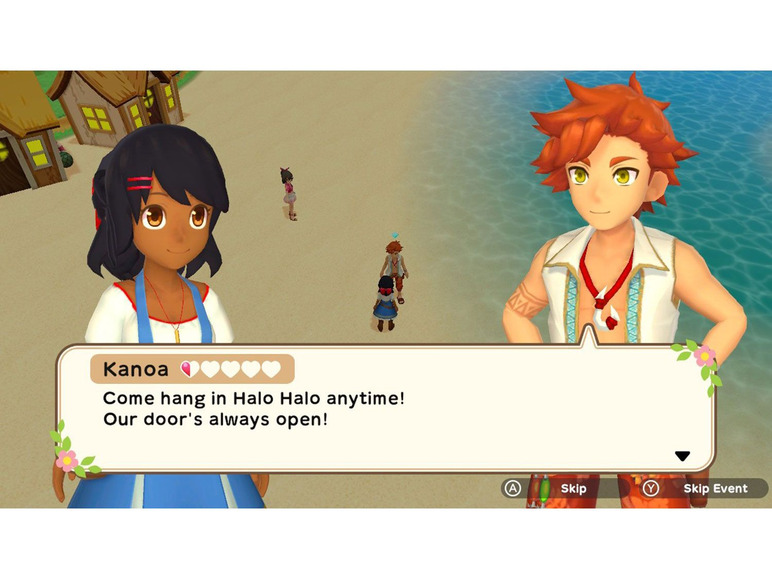
Task: Choose Skip Event to bypass the cutscene
Action: pos(714,489)
